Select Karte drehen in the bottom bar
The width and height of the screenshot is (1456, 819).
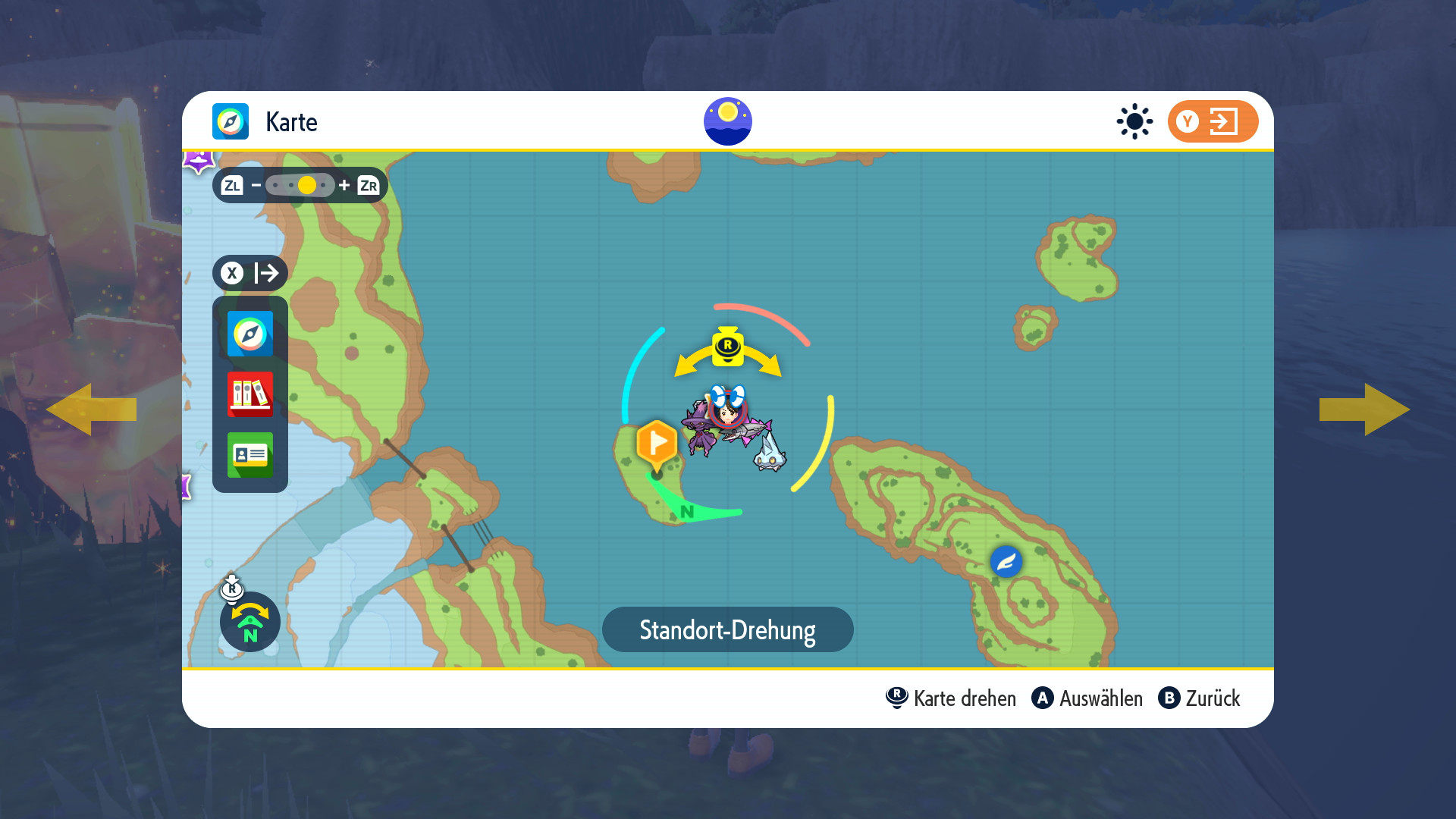point(952,698)
